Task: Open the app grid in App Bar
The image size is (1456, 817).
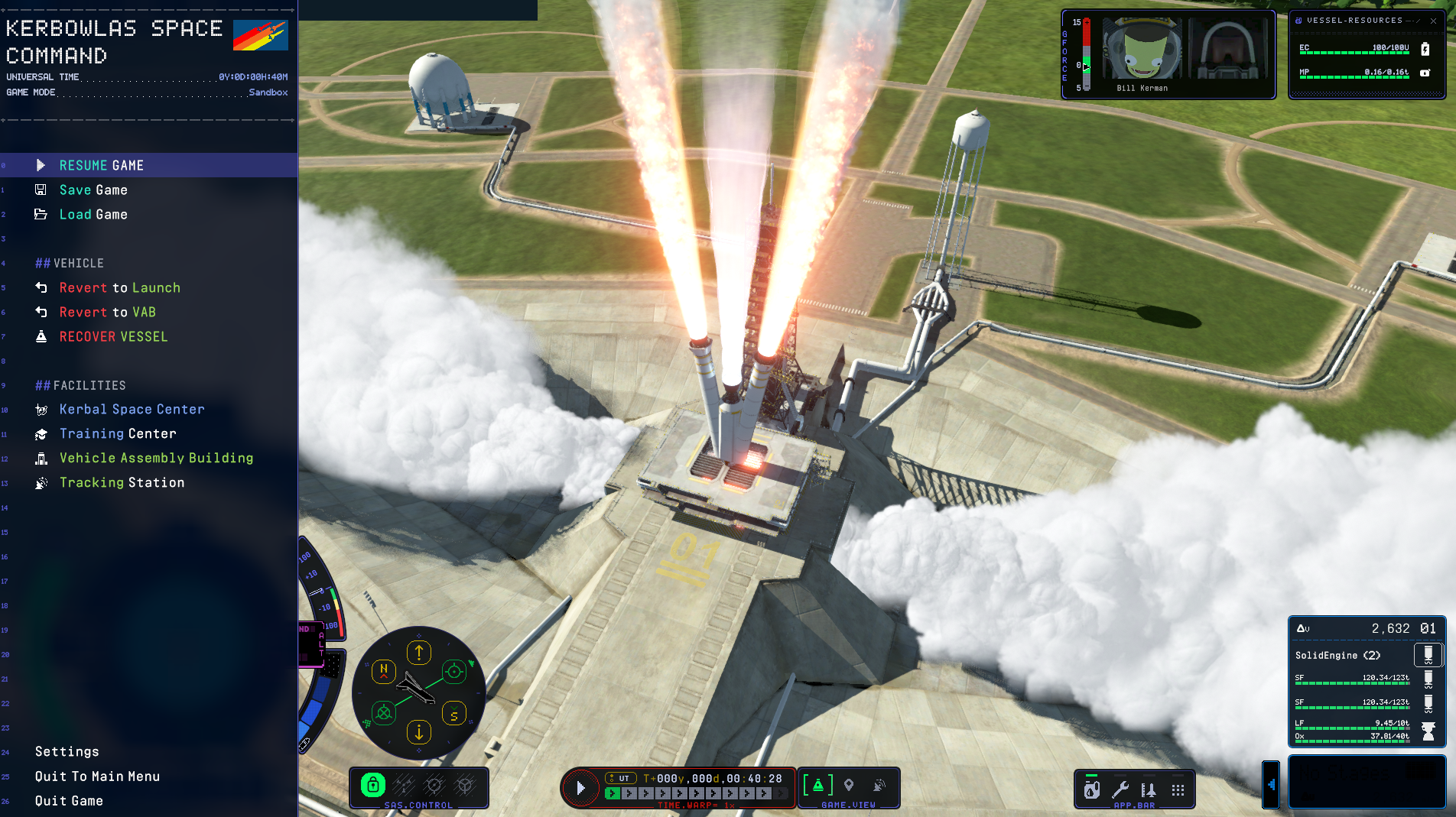Action: point(1178,789)
